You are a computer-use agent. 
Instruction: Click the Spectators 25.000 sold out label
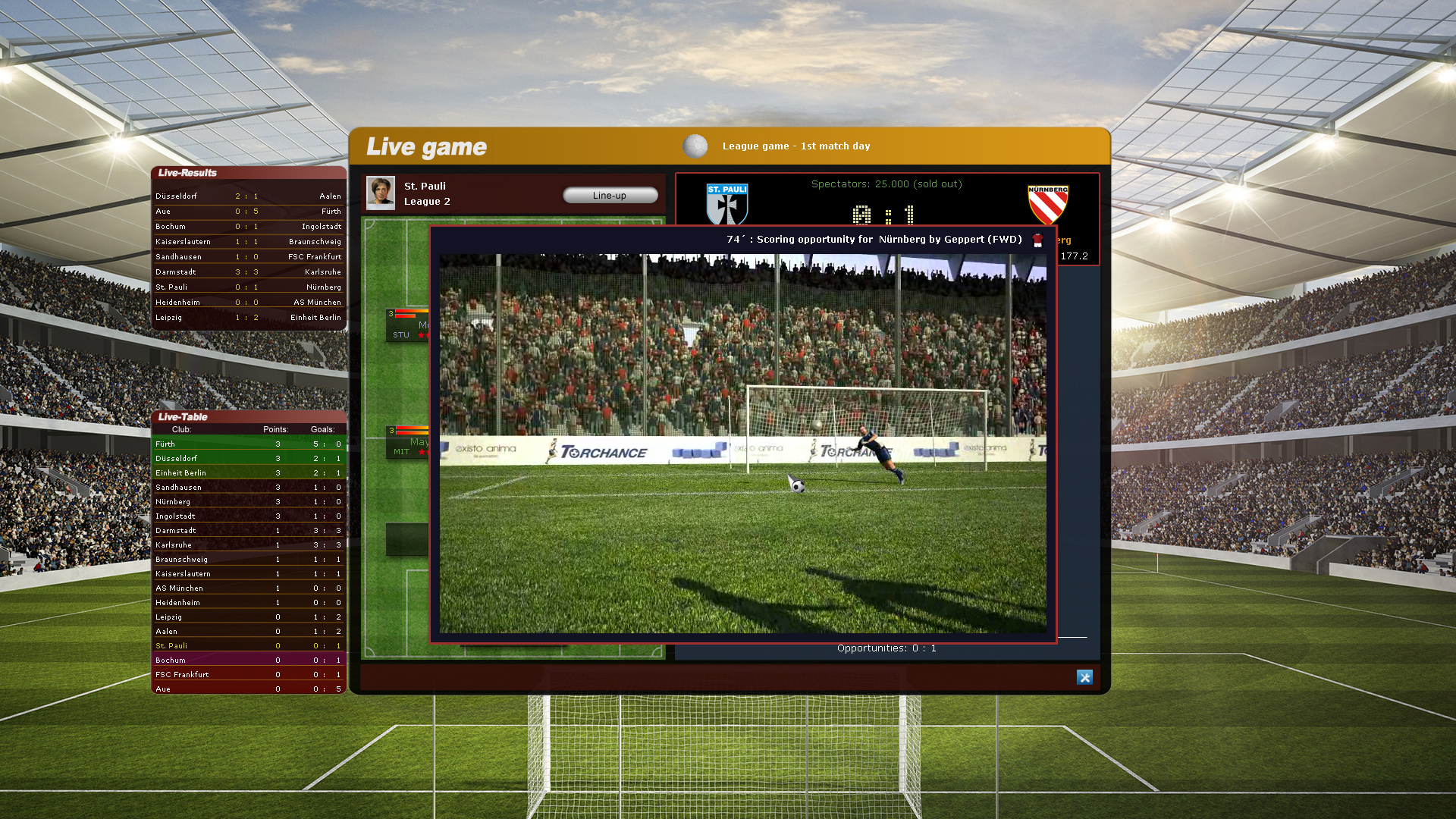click(886, 184)
